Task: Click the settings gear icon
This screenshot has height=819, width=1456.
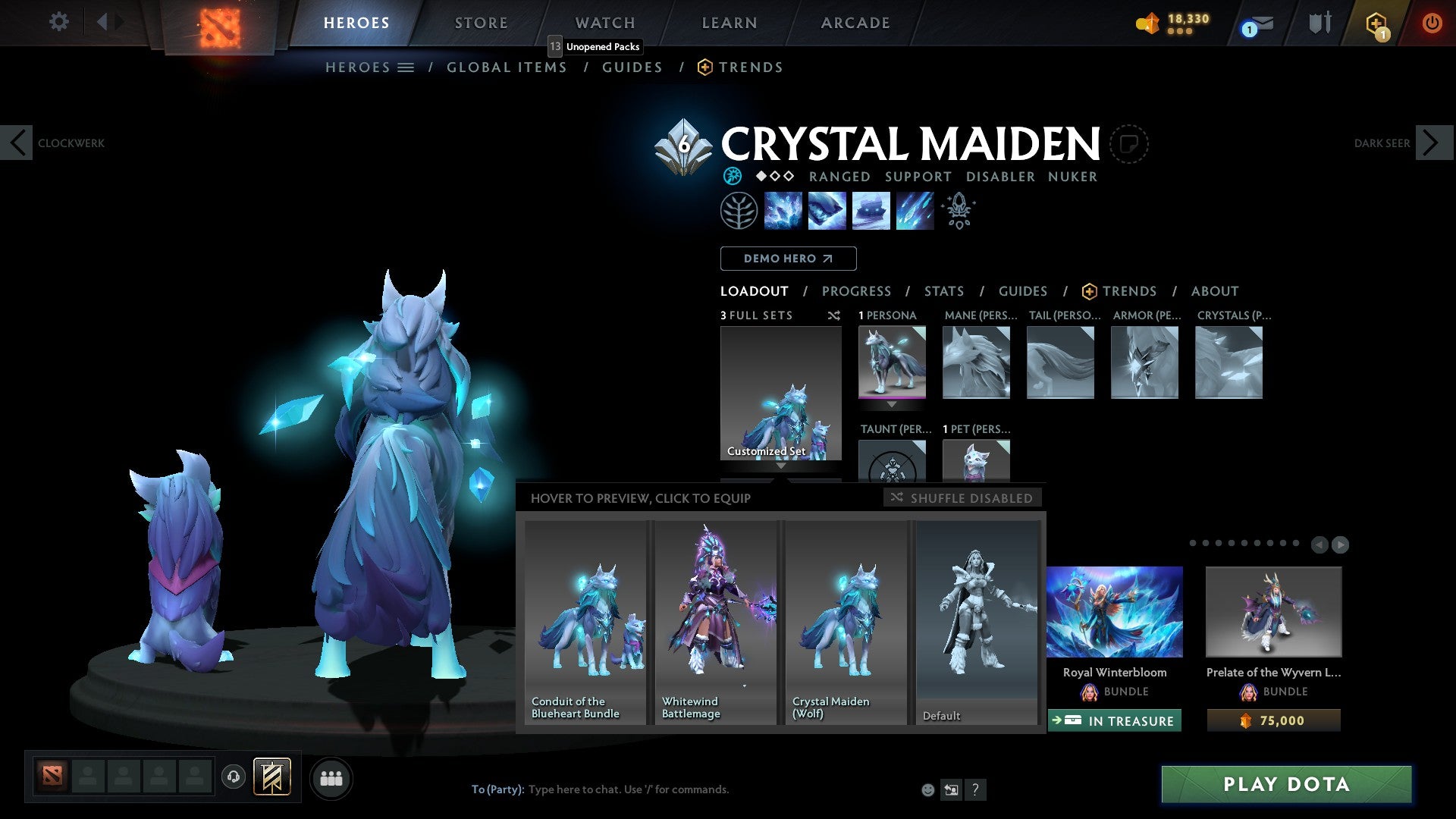Action: click(x=58, y=22)
